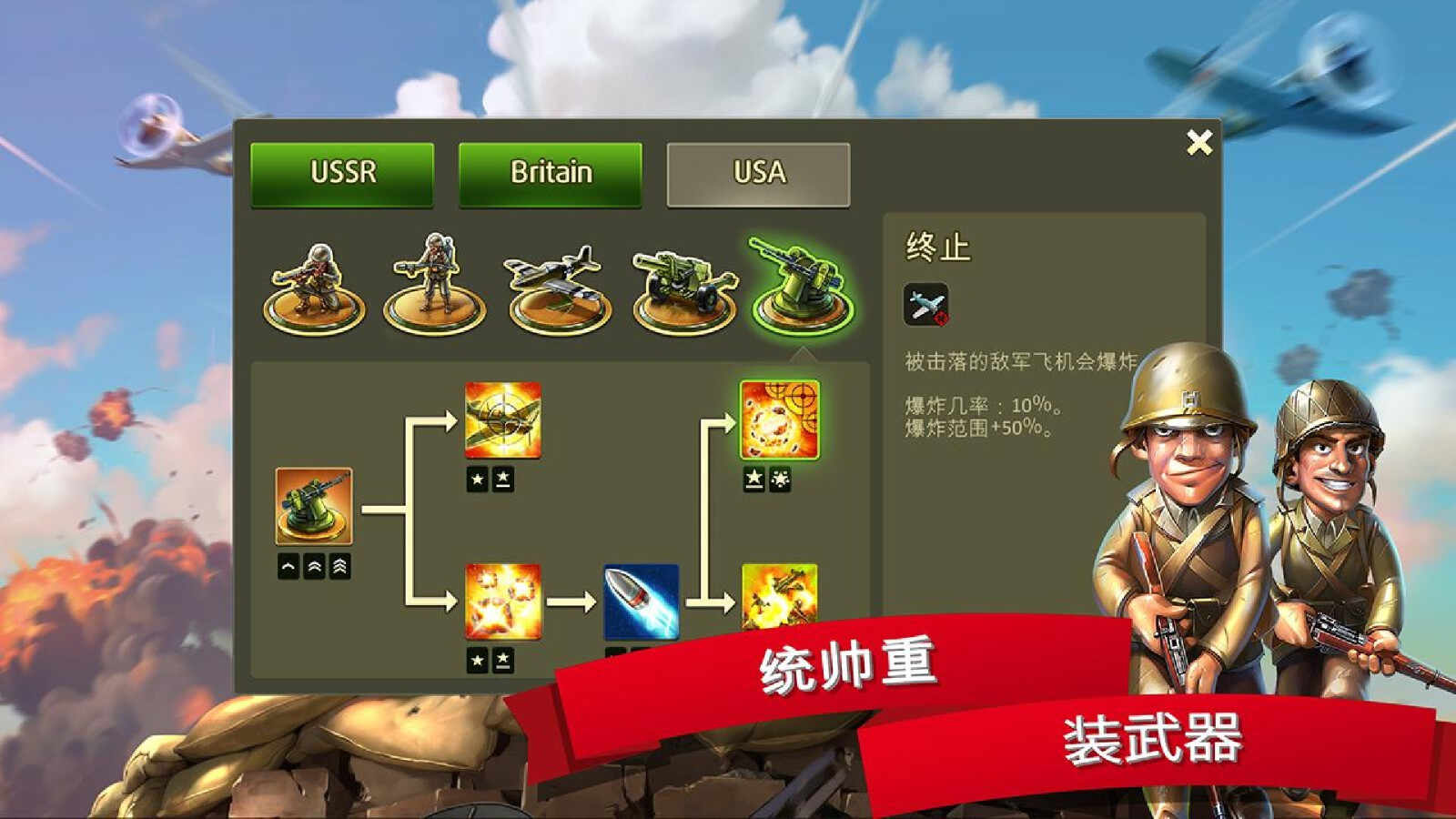Image resolution: width=1456 pixels, height=819 pixels.
Task: Click the base anti-aircraft gun upgrade node
Action: [x=315, y=507]
